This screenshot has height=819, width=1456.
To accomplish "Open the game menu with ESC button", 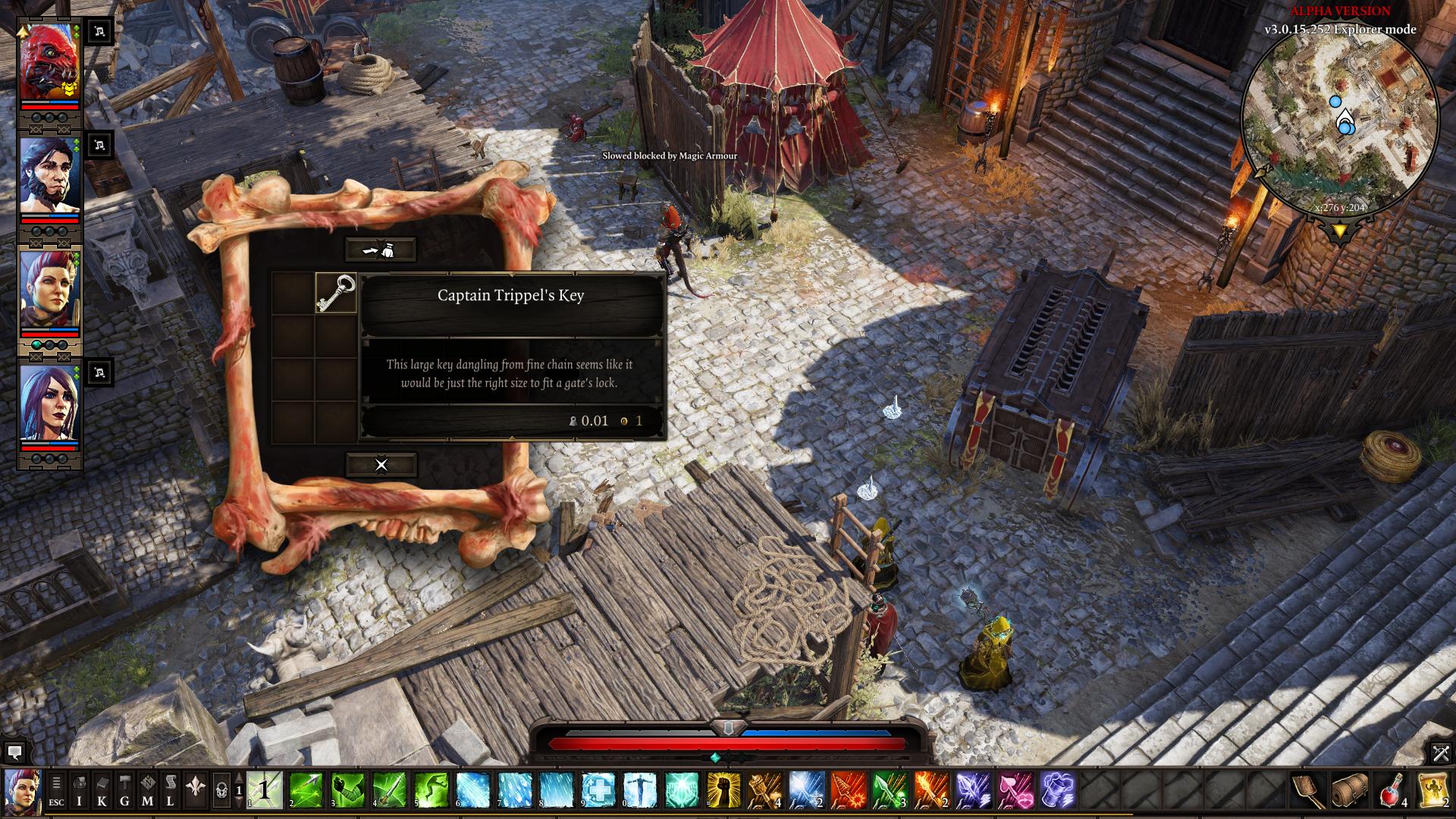I will 56,789.
